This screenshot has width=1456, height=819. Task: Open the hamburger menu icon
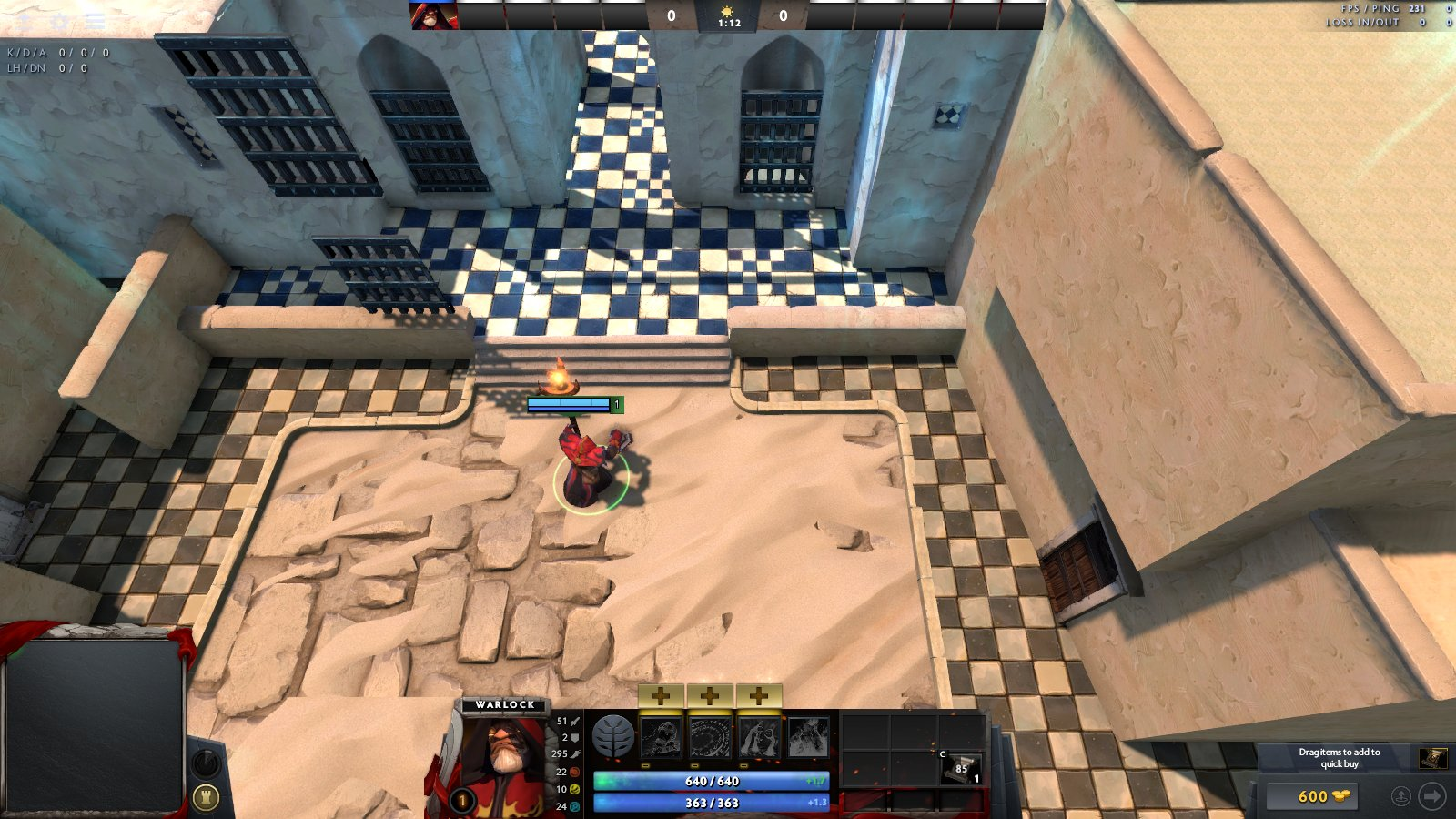coord(95,22)
